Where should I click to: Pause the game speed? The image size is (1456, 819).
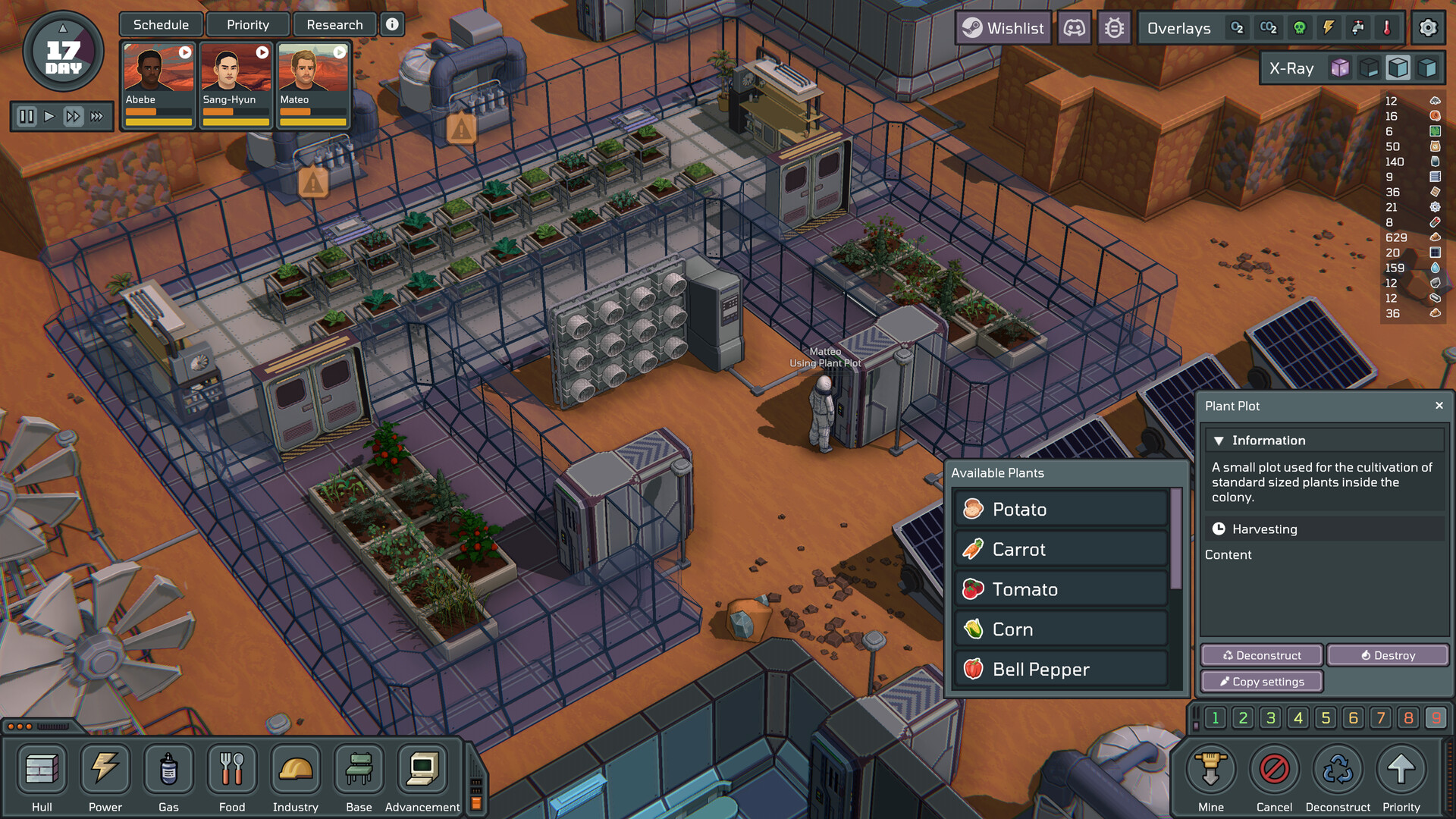(x=27, y=117)
